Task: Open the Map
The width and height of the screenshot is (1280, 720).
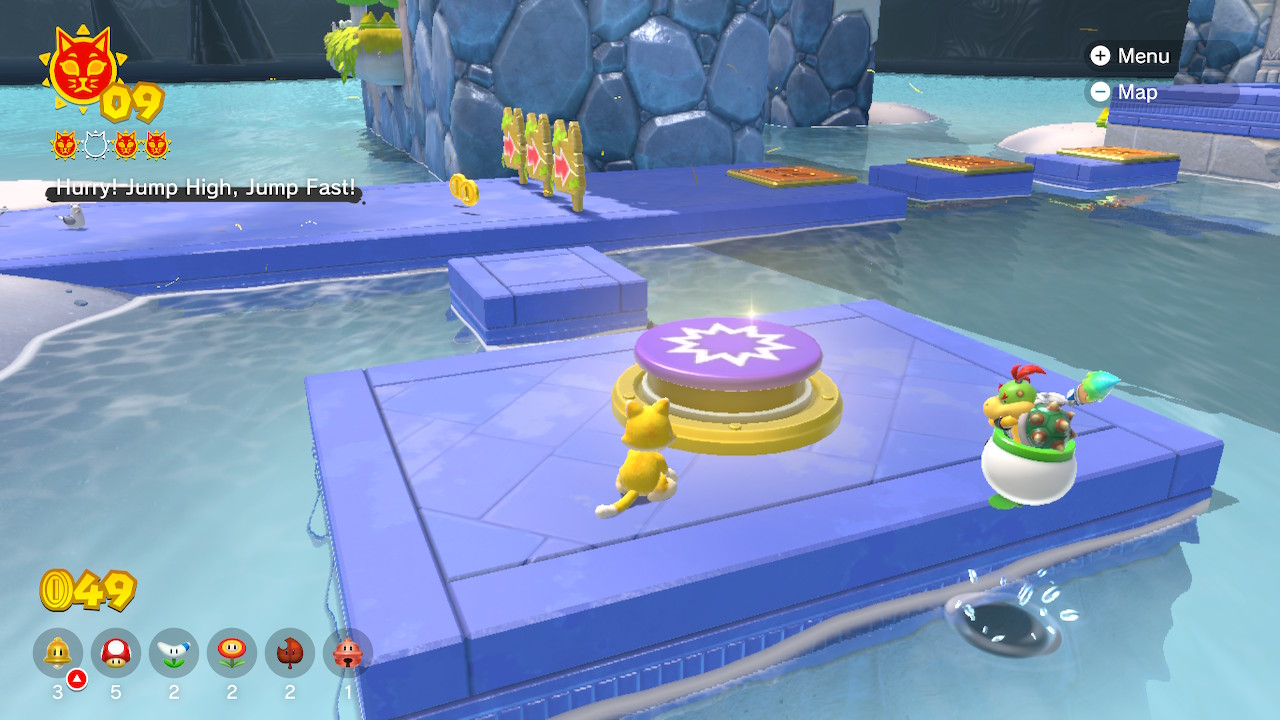Action: point(1124,92)
